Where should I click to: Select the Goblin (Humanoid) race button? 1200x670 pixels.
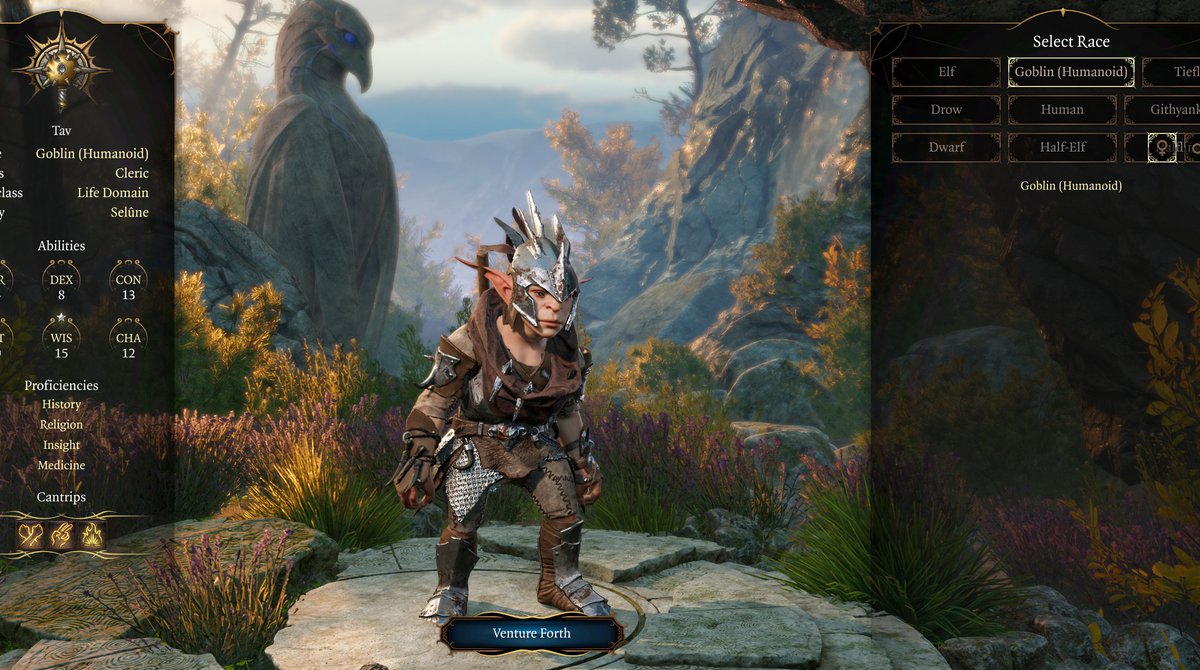(x=1070, y=72)
